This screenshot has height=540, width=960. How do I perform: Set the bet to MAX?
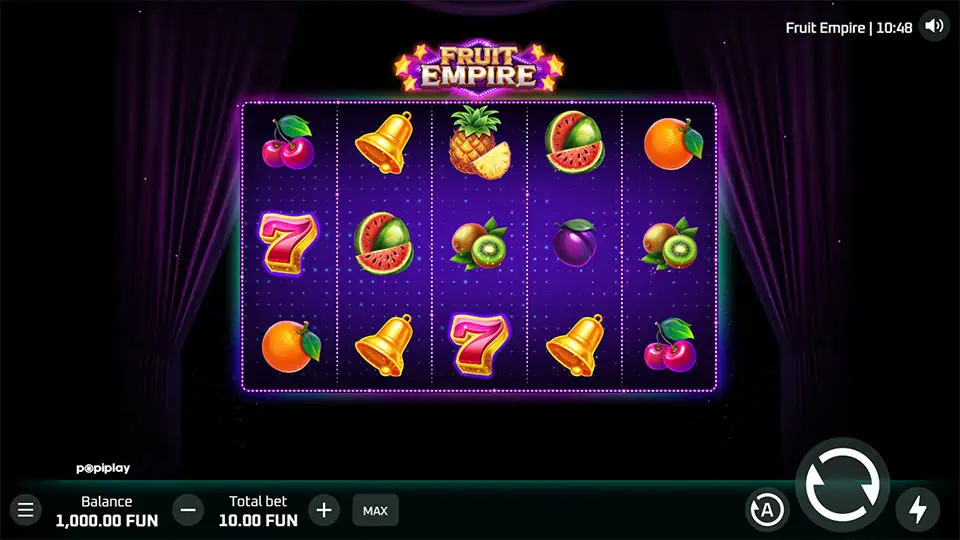(x=375, y=510)
